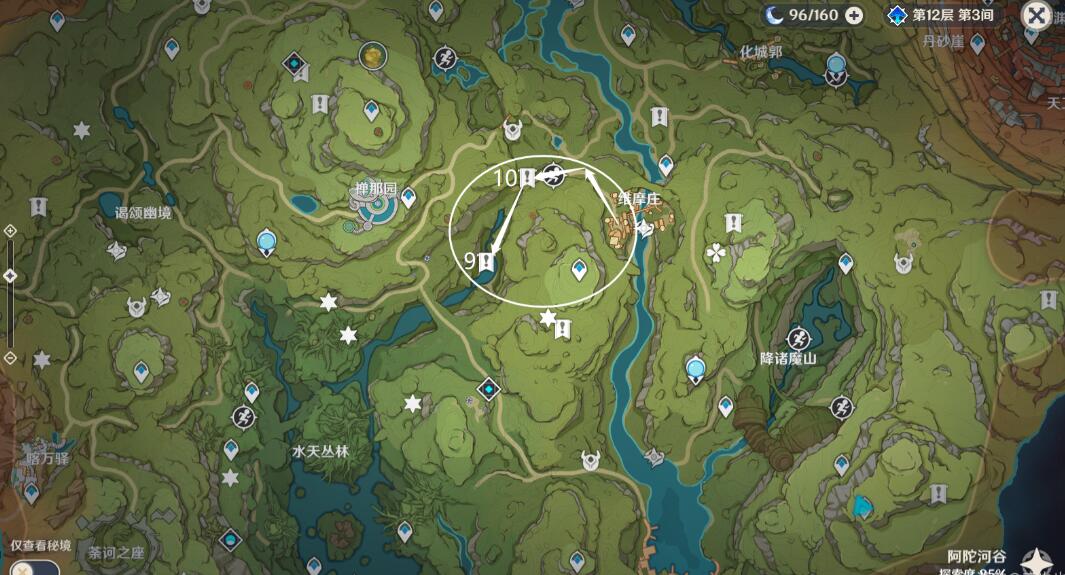
Task: Zoom out with the map slider minus
Action: 10,357
